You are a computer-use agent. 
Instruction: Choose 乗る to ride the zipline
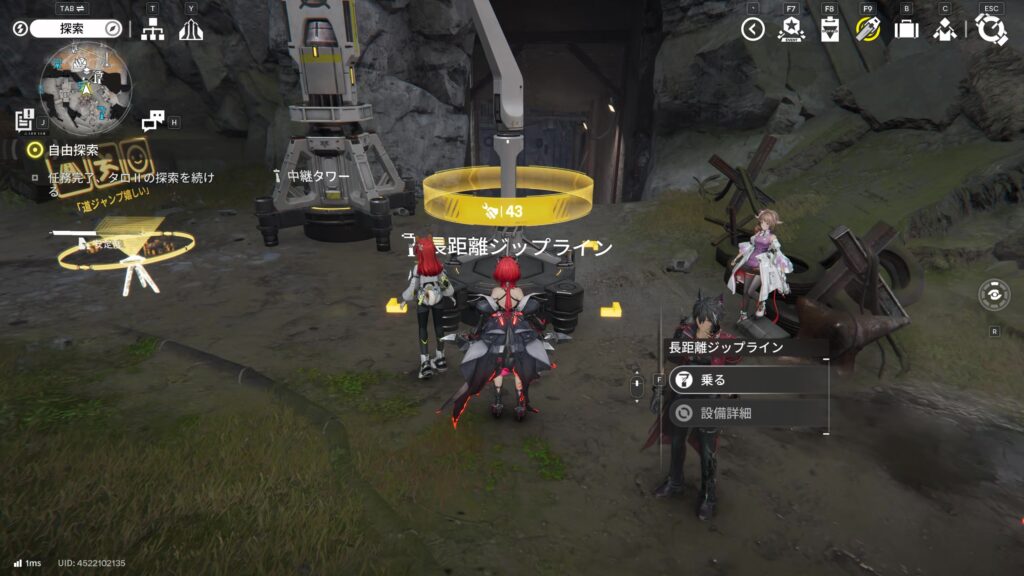click(x=748, y=380)
